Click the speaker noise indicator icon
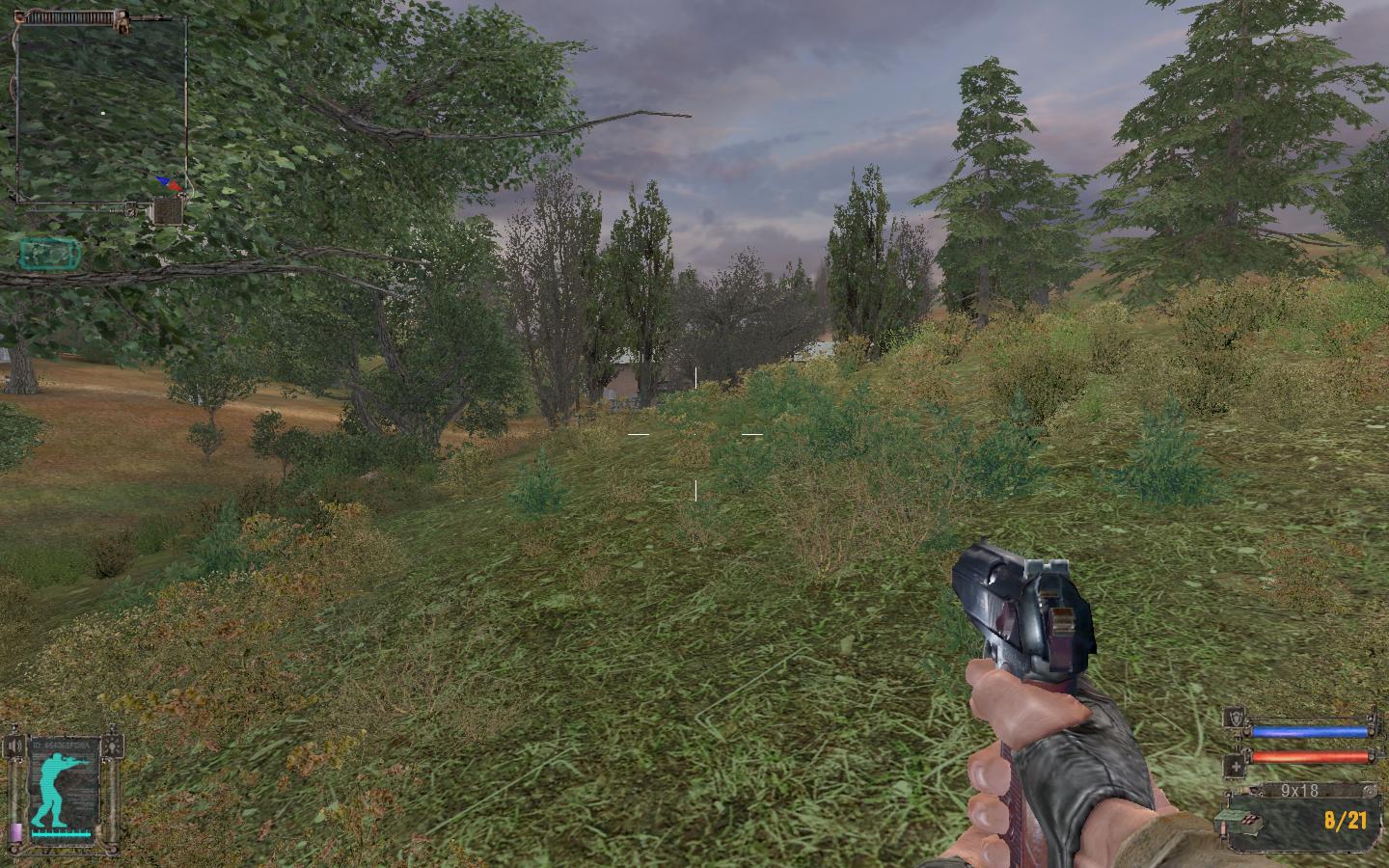The width and height of the screenshot is (1389, 868). [14, 746]
